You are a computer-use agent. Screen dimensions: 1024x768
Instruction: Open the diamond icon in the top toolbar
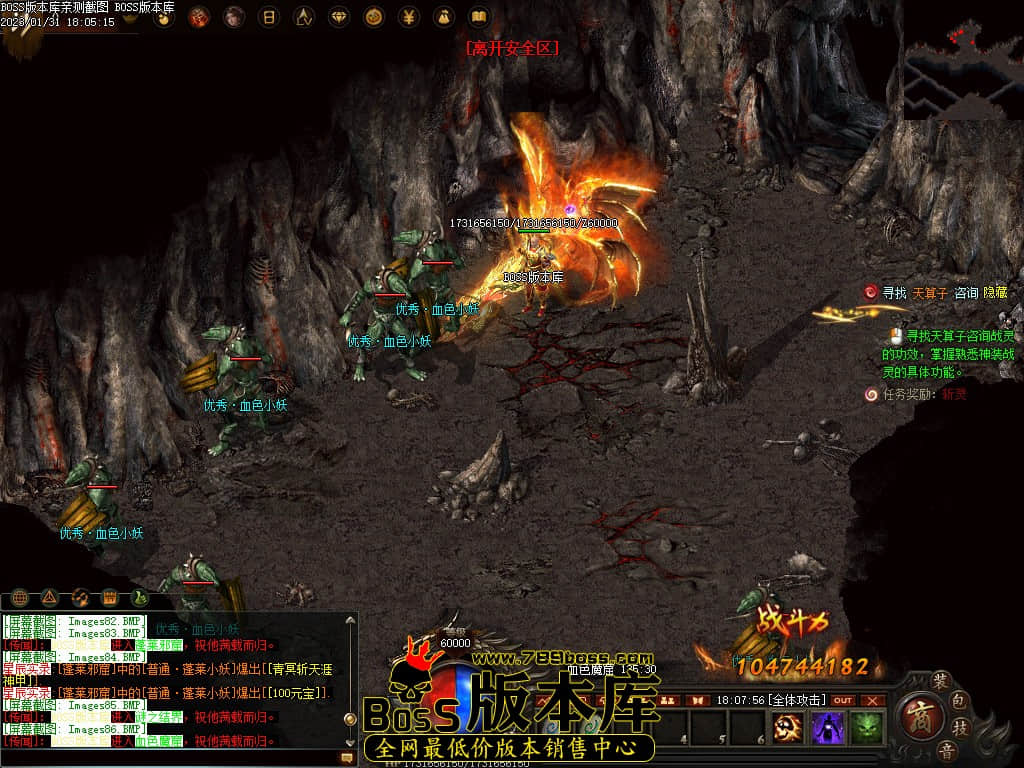point(340,17)
